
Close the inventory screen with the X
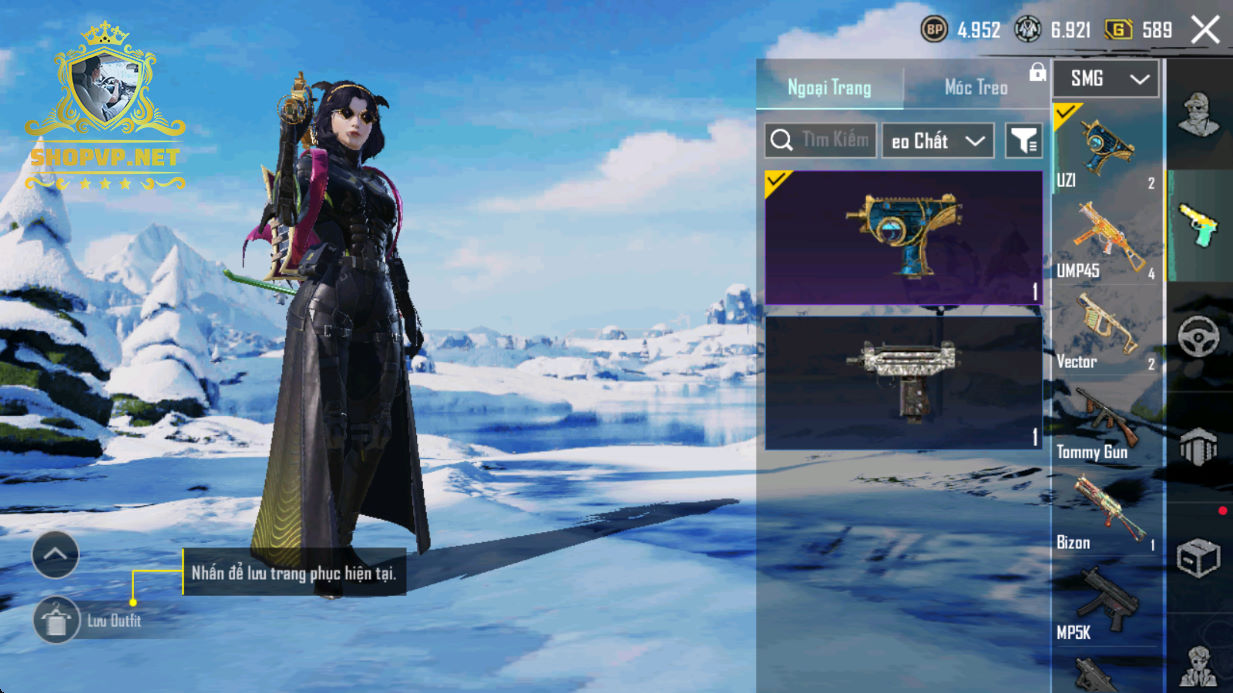[1205, 30]
